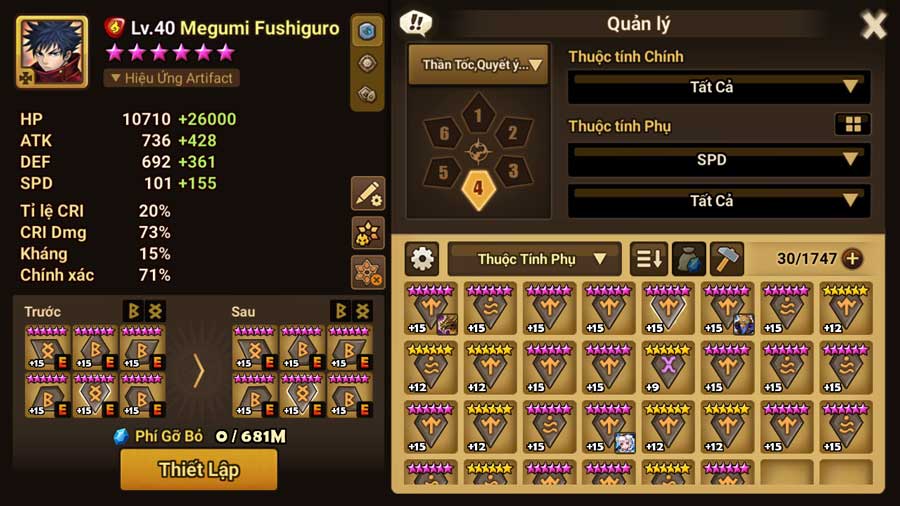Select rune slot 4 in the hexagon

(x=478, y=187)
